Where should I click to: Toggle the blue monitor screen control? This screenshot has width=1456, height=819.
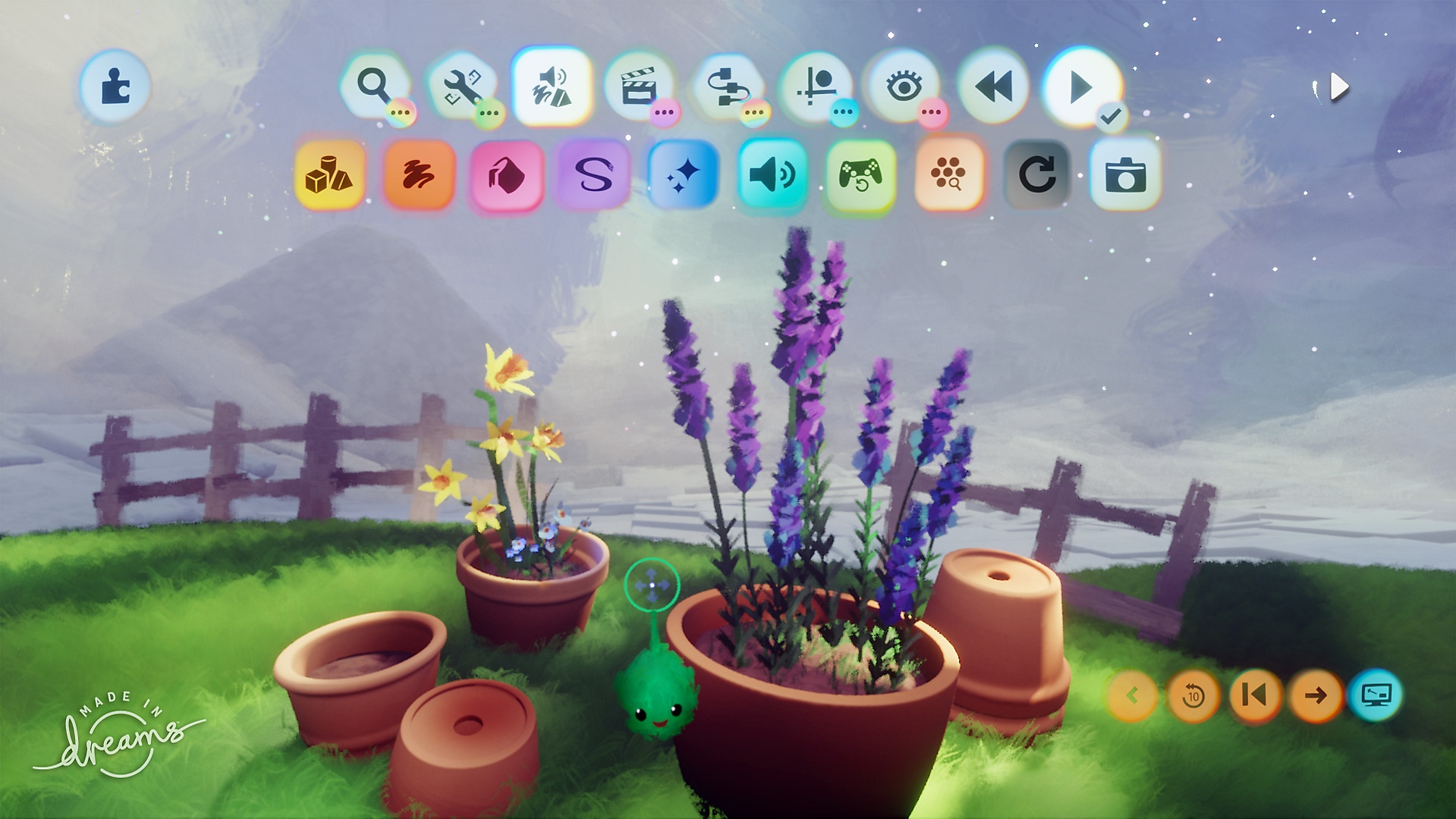pyautogui.click(x=1378, y=695)
